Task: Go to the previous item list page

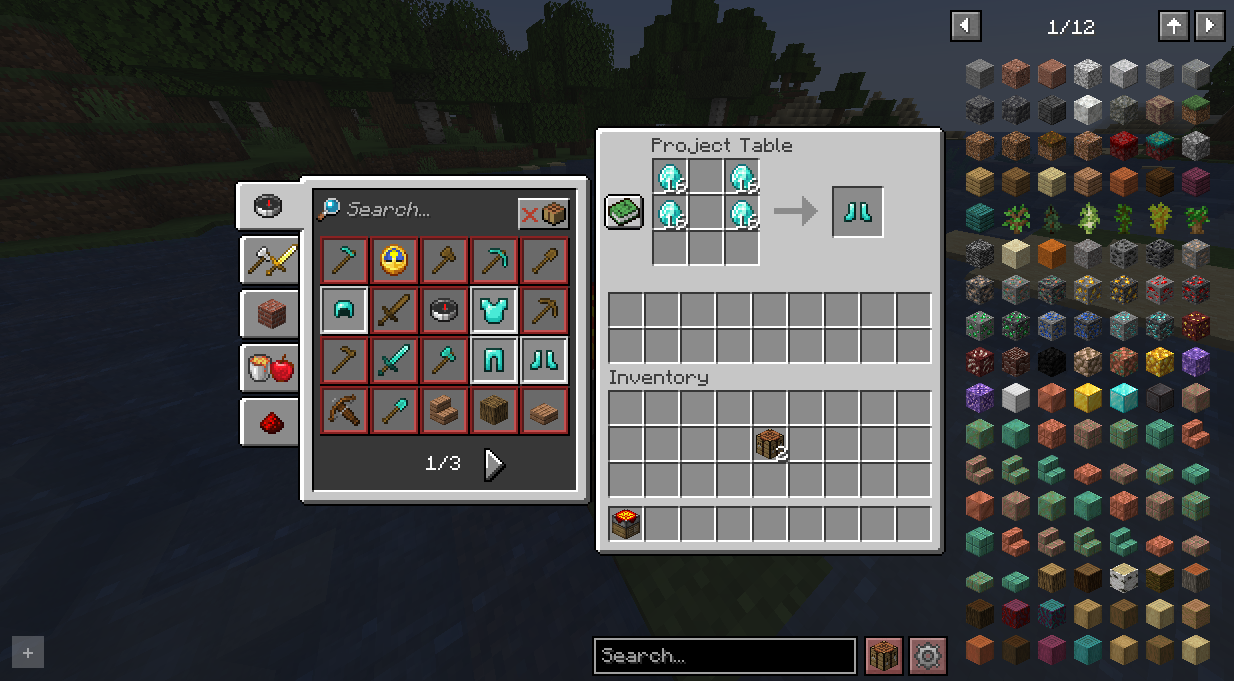Action: [966, 26]
